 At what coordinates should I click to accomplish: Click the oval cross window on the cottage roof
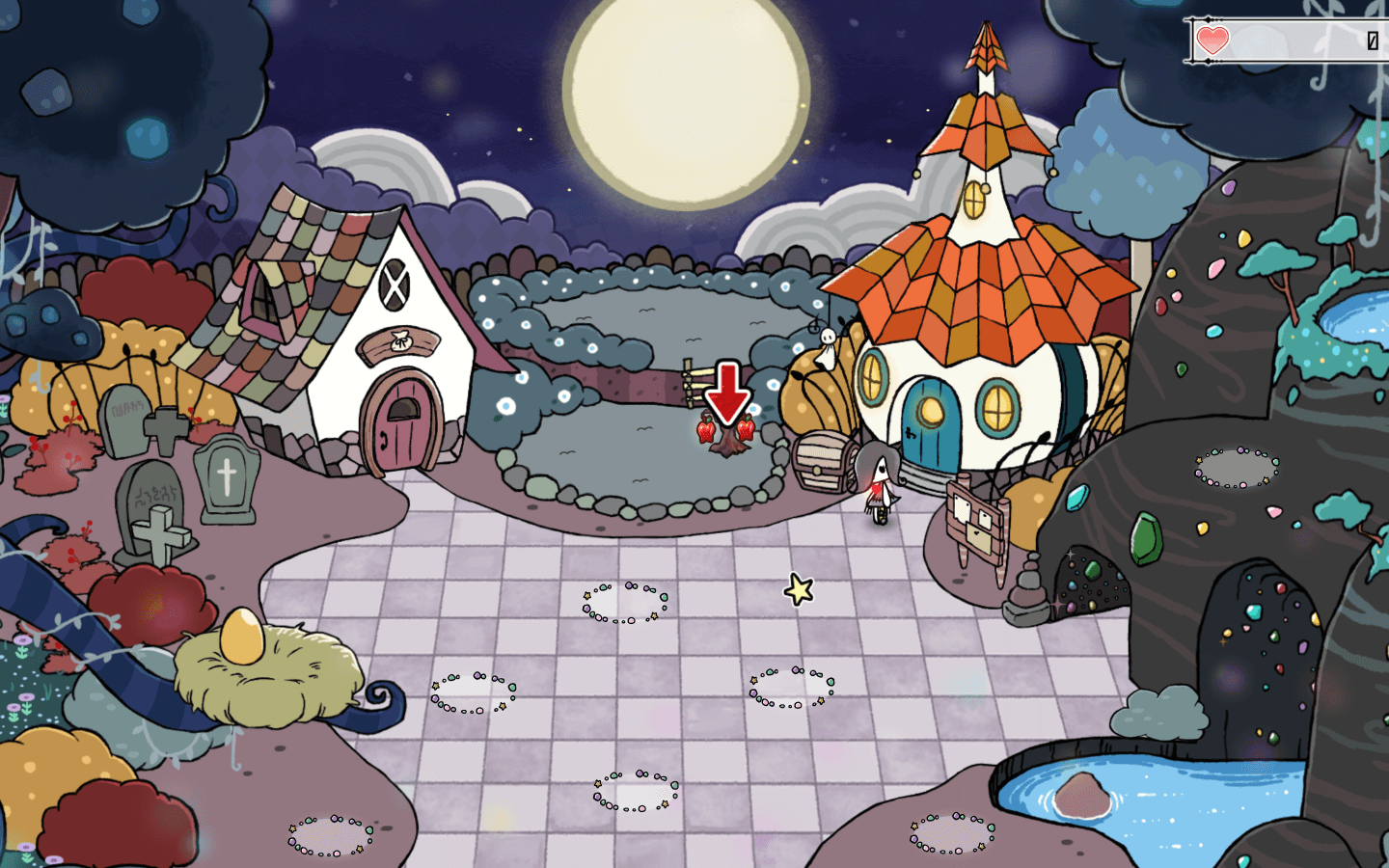pyautogui.click(x=395, y=285)
